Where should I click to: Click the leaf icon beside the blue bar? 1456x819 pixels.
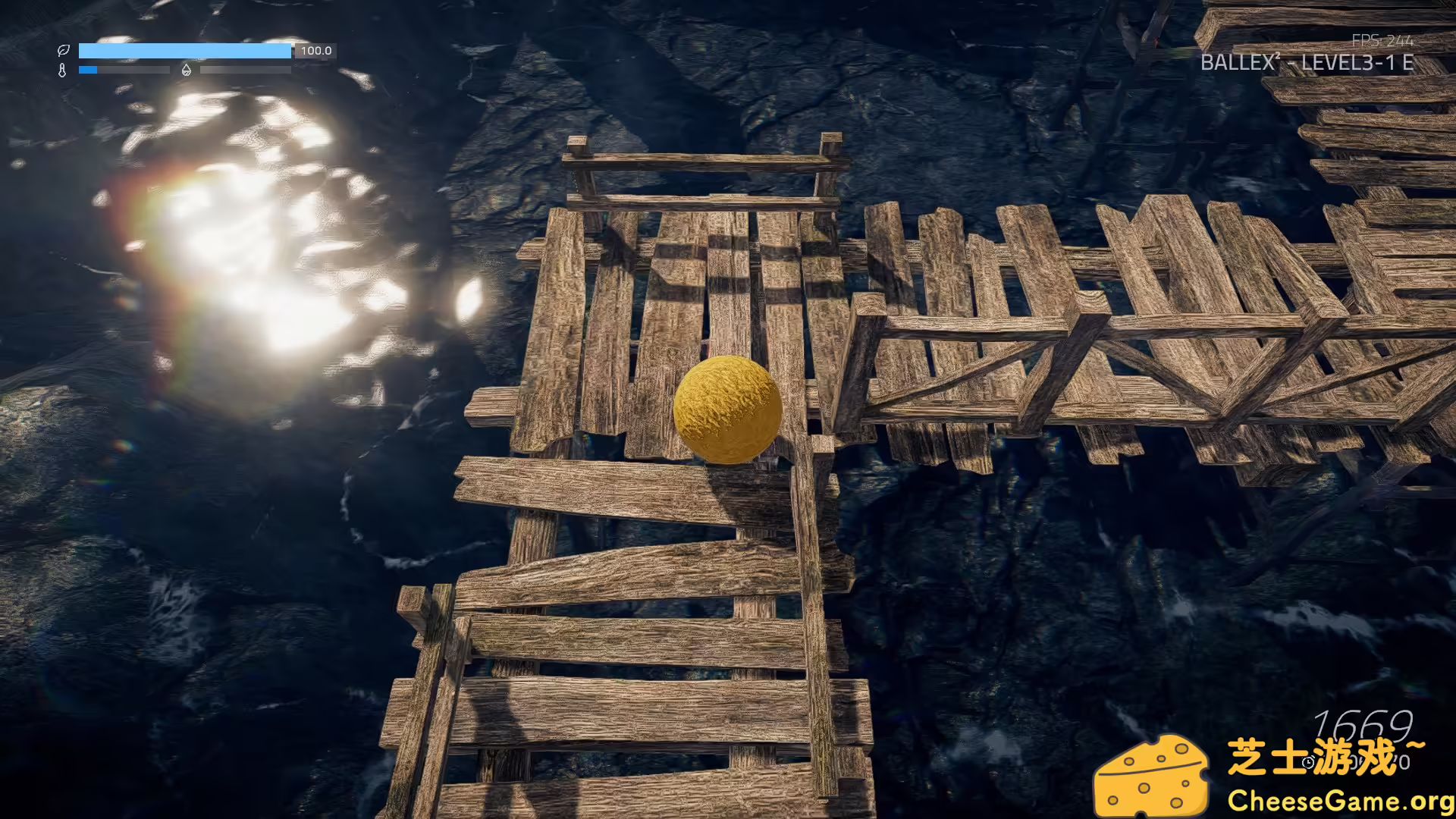64,51
